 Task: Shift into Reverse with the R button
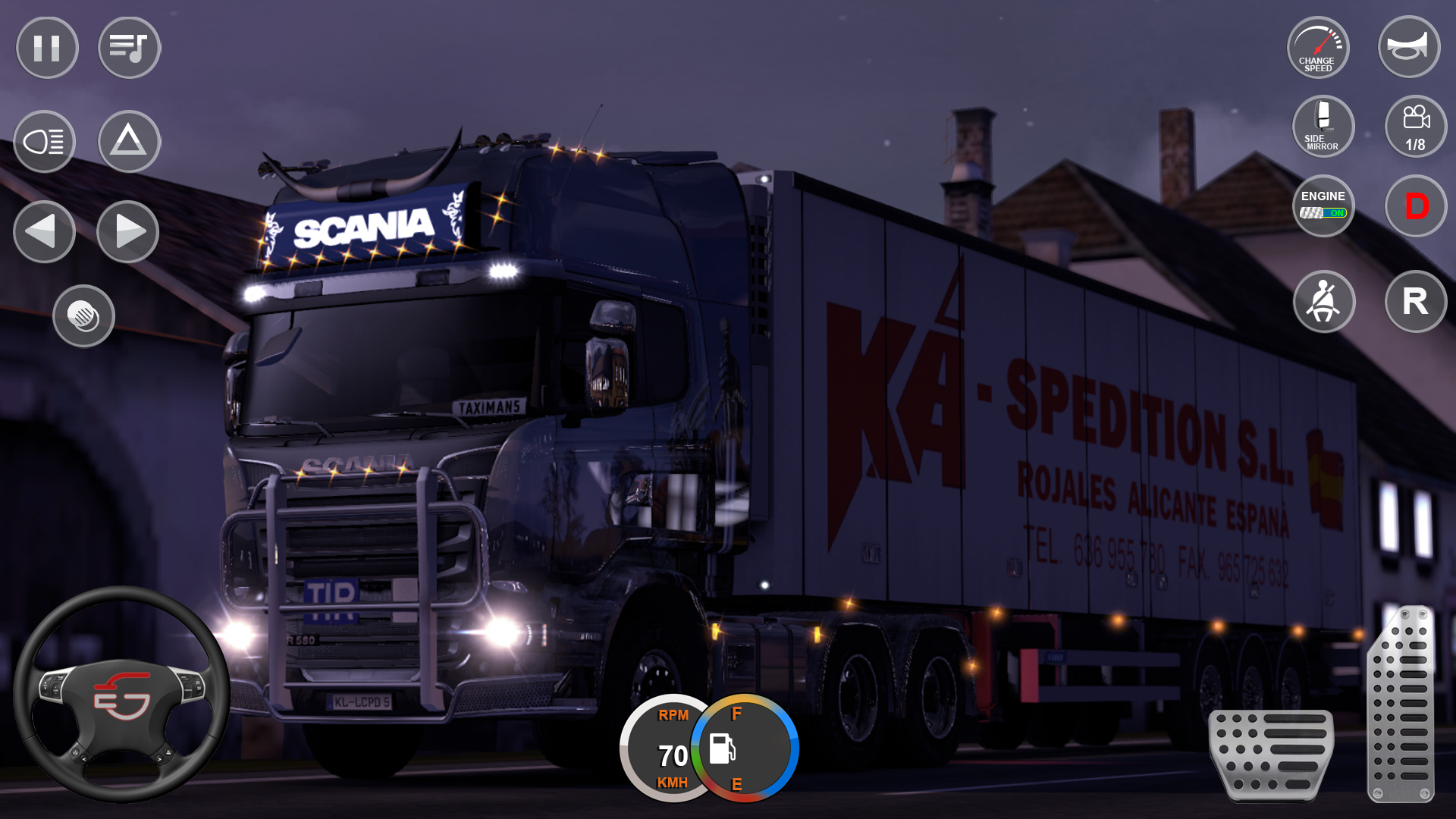point(1415,302)
